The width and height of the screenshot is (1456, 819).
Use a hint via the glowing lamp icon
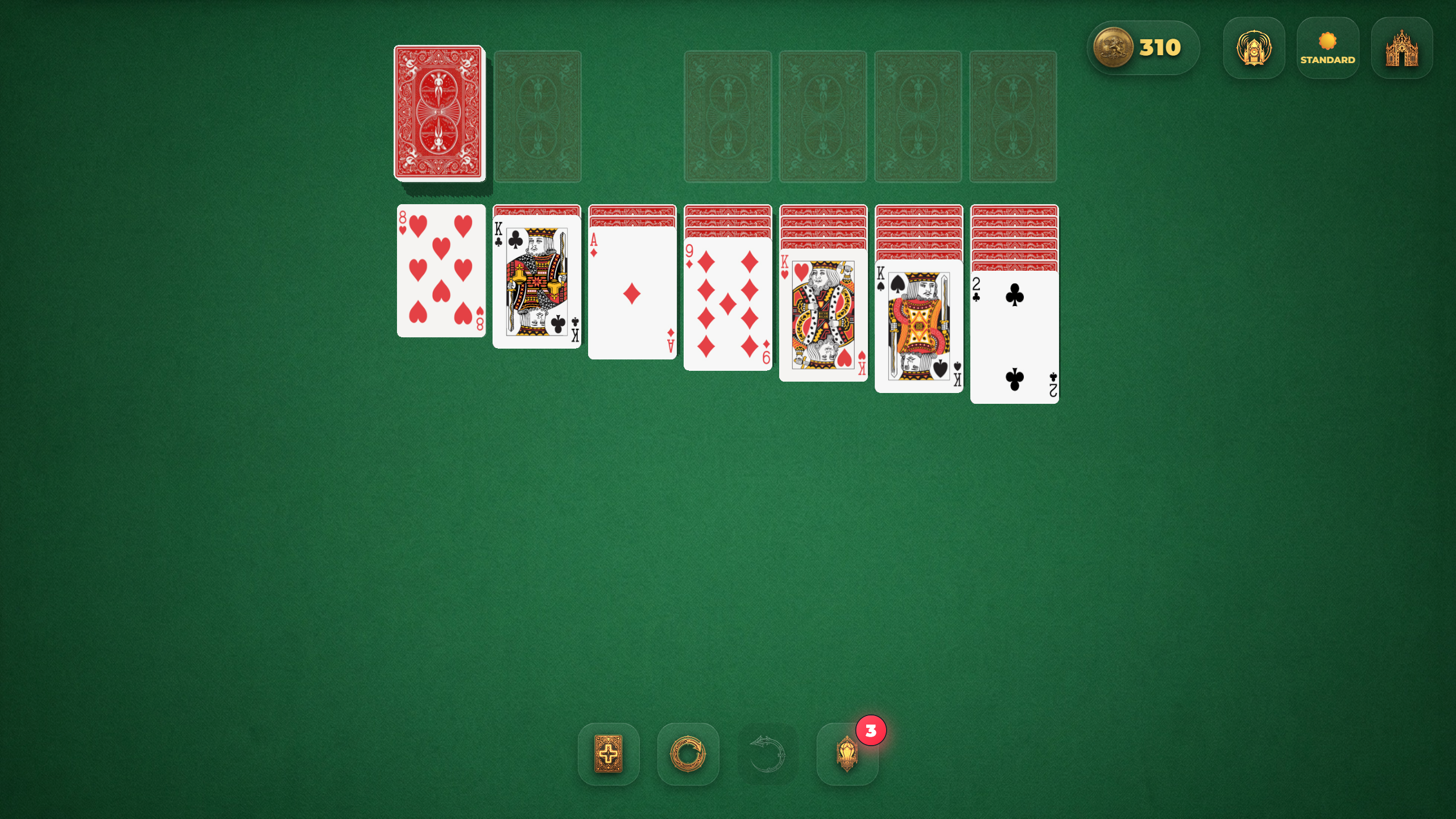click(x=847, y=755)
